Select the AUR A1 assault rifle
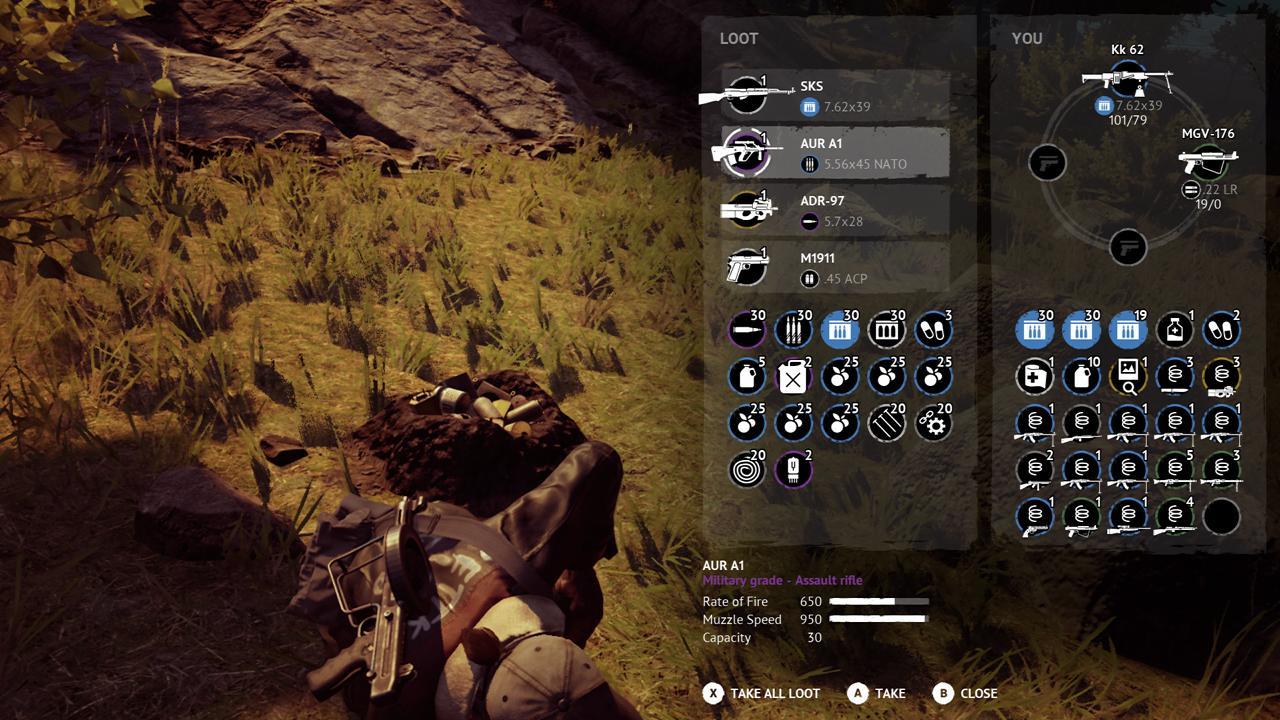The height and width of the screenshot is (720, 1280). 835,153
